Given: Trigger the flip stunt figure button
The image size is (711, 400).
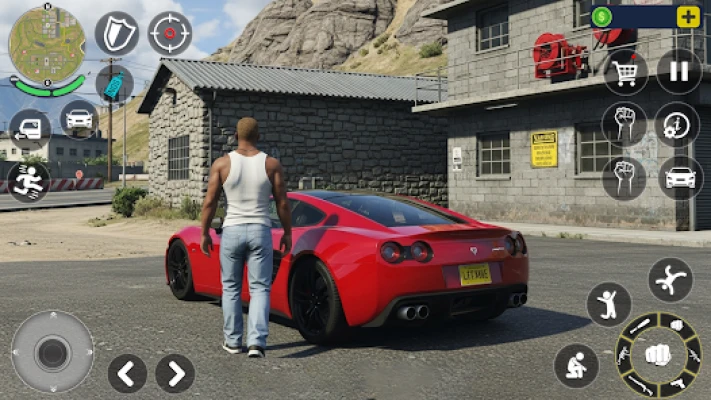Looking at the screenshot, I should [x=670, y=280].
